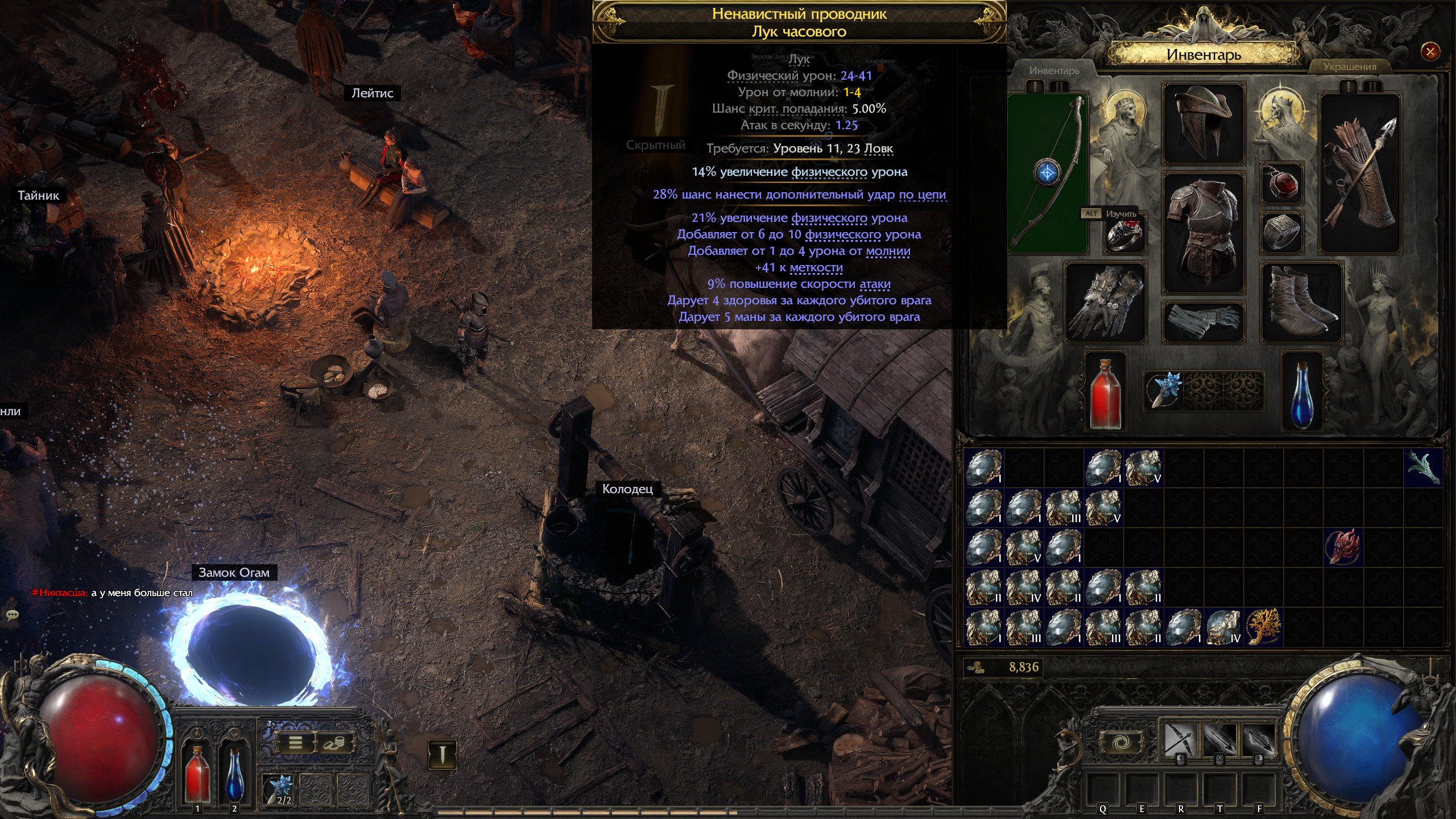
Task: Select the green leaf item in backpack
Action: coord(1423,468)
